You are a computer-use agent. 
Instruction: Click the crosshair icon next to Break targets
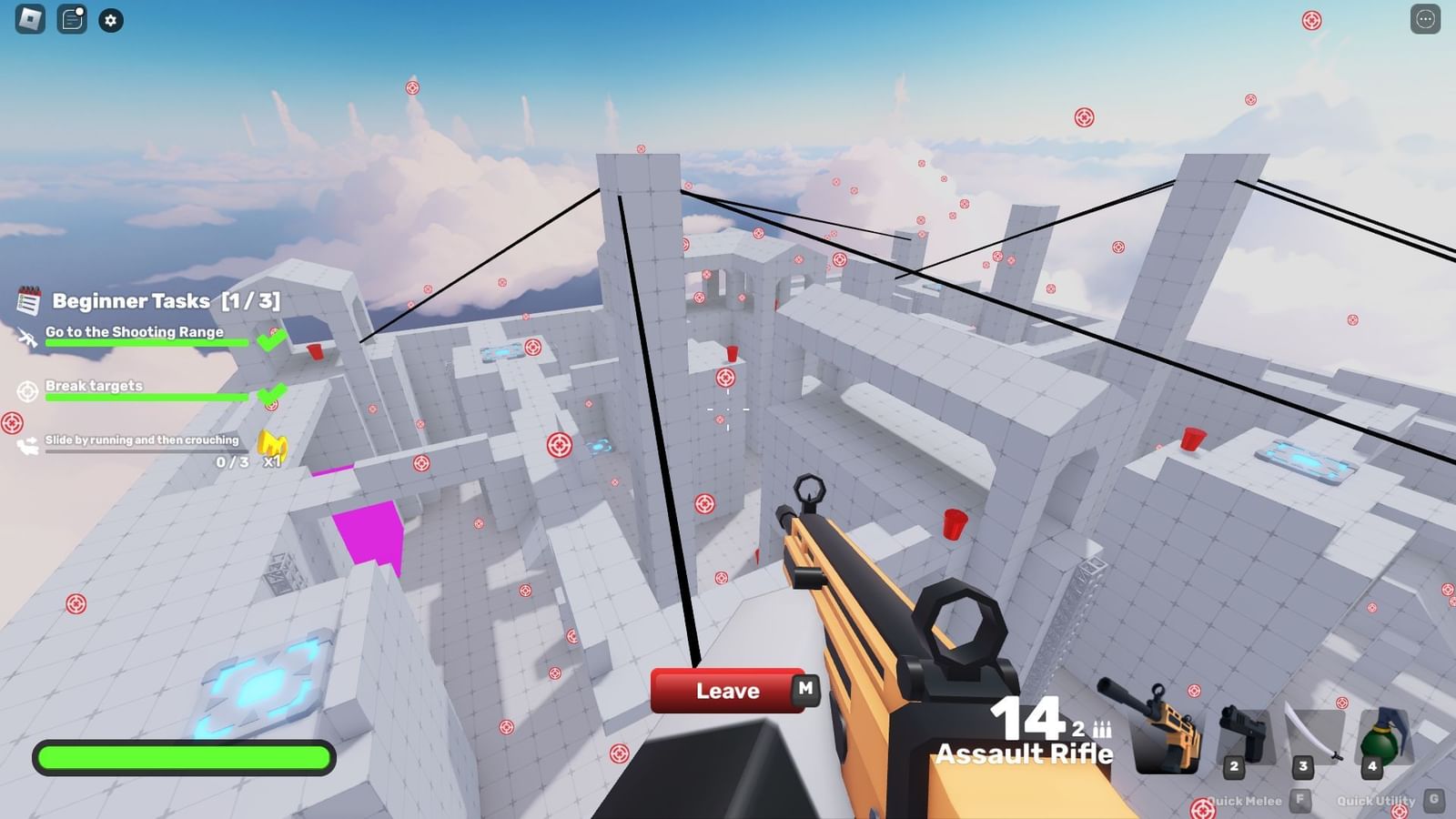click(x=26, y=389)
